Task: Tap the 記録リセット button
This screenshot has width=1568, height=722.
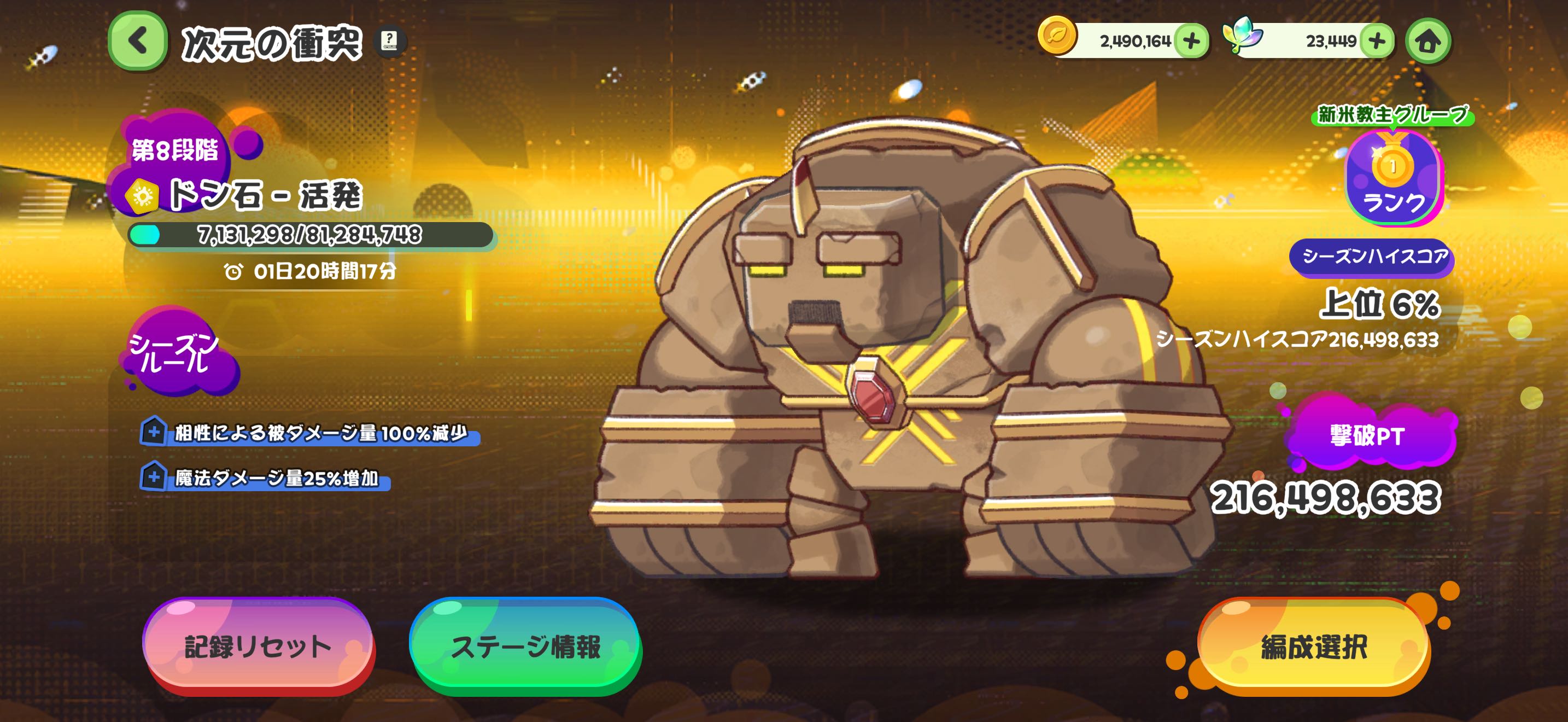Action: click(x=258, y=645)
